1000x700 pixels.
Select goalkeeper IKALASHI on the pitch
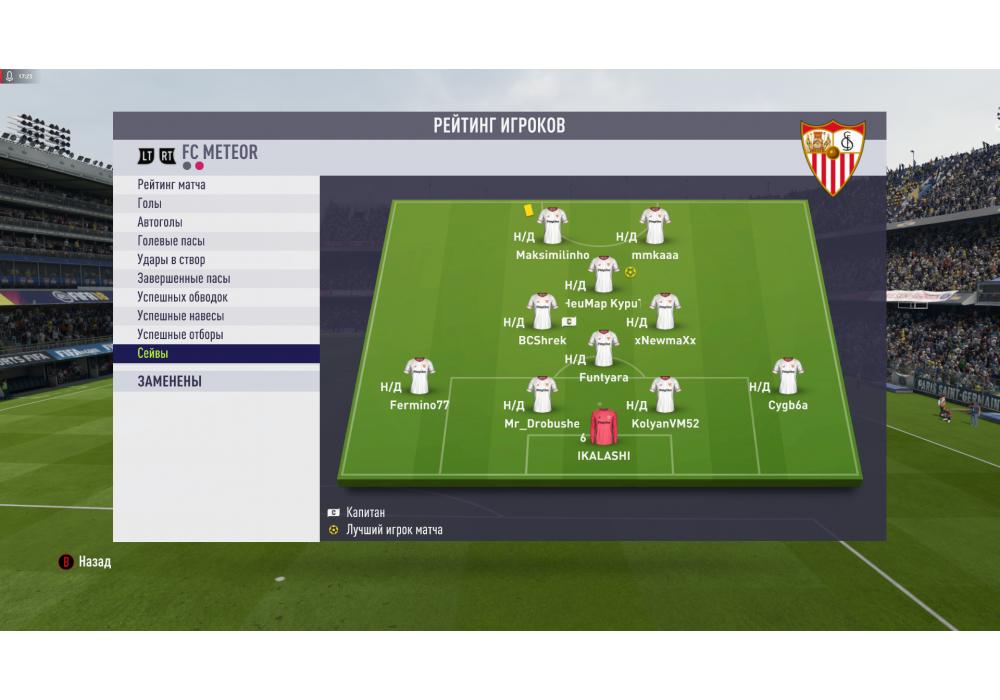click(604, 428)
